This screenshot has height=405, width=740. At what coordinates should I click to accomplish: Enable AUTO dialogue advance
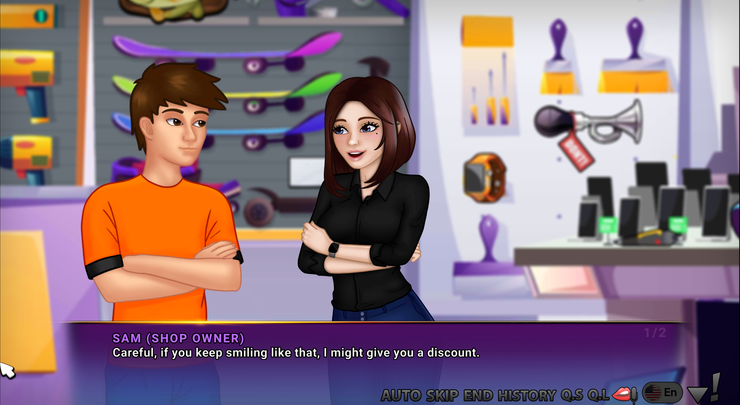[x=401, y=394]
